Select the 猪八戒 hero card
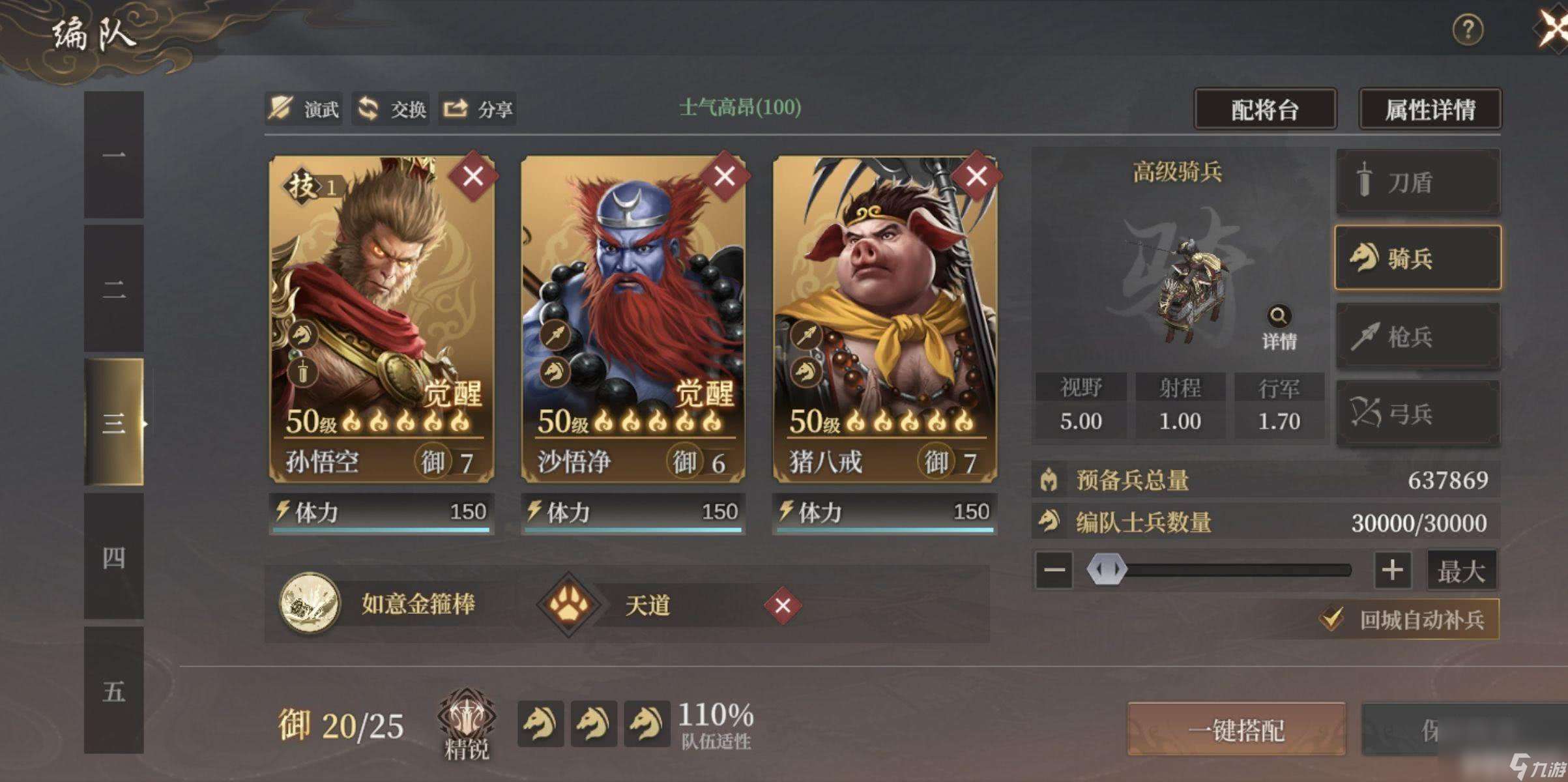The height and width of the screenshot is (782, 1568). click(x=884, y=313)
